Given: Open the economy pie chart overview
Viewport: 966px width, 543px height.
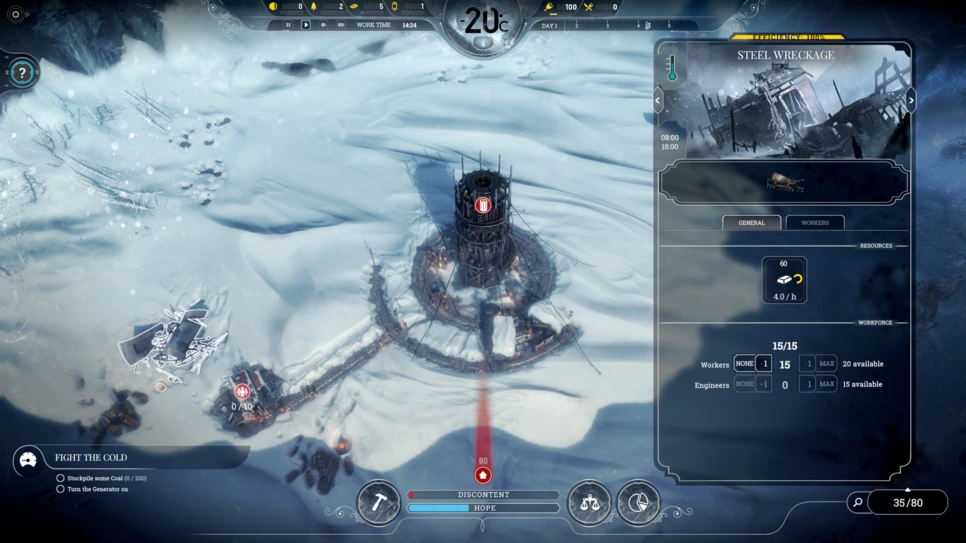Looking at the screenshot, I should click(x=638, y=502).
